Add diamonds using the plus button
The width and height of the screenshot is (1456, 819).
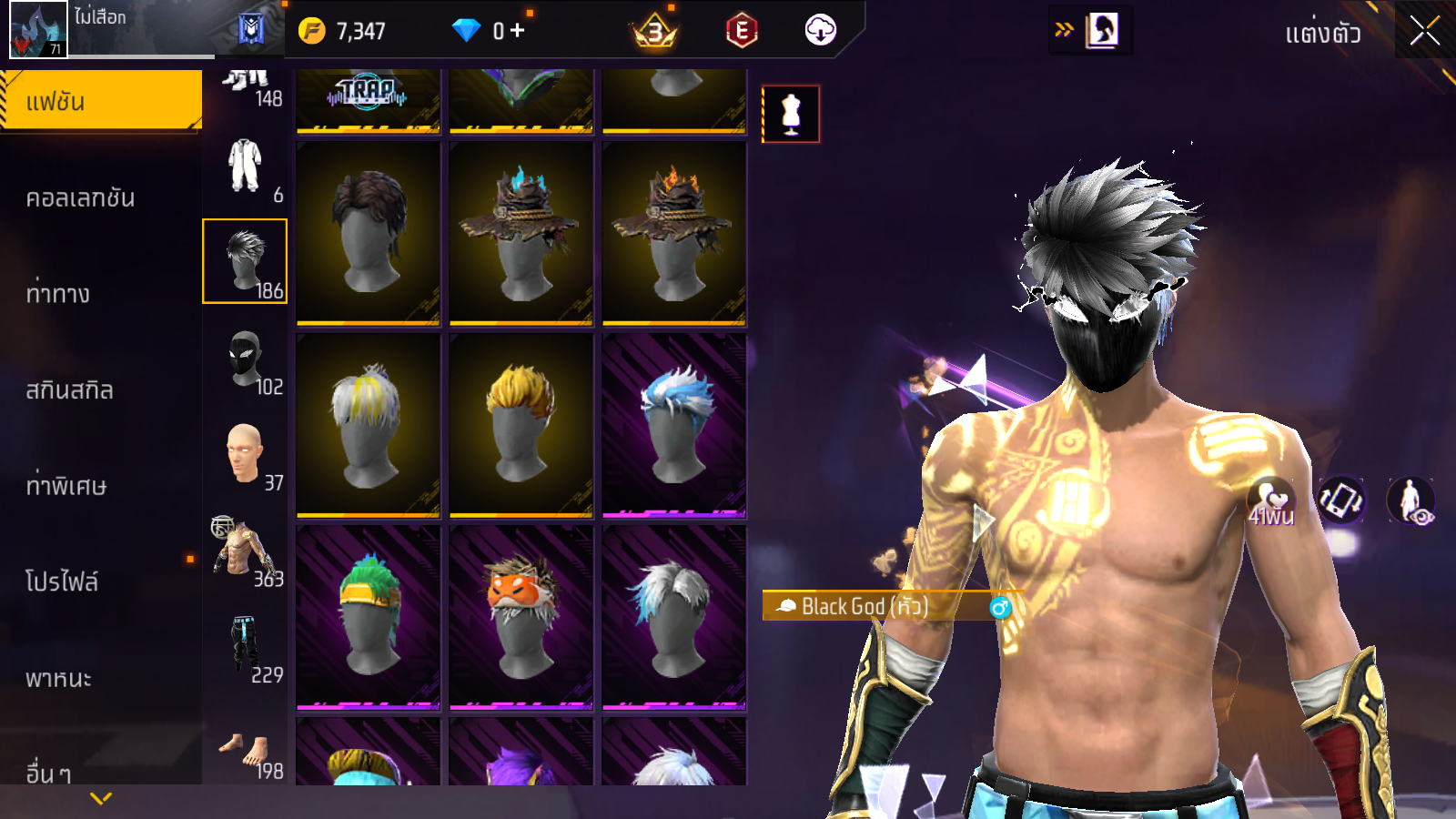tap(518, 31)
